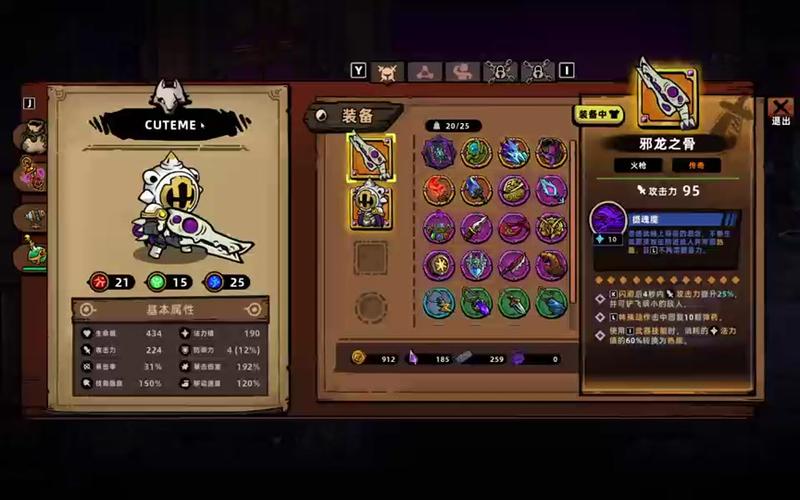Close the menu with the 退出 X button
The height and width of the screenshot is (500, 800).
pyautogui.click(x=780, y=110)
